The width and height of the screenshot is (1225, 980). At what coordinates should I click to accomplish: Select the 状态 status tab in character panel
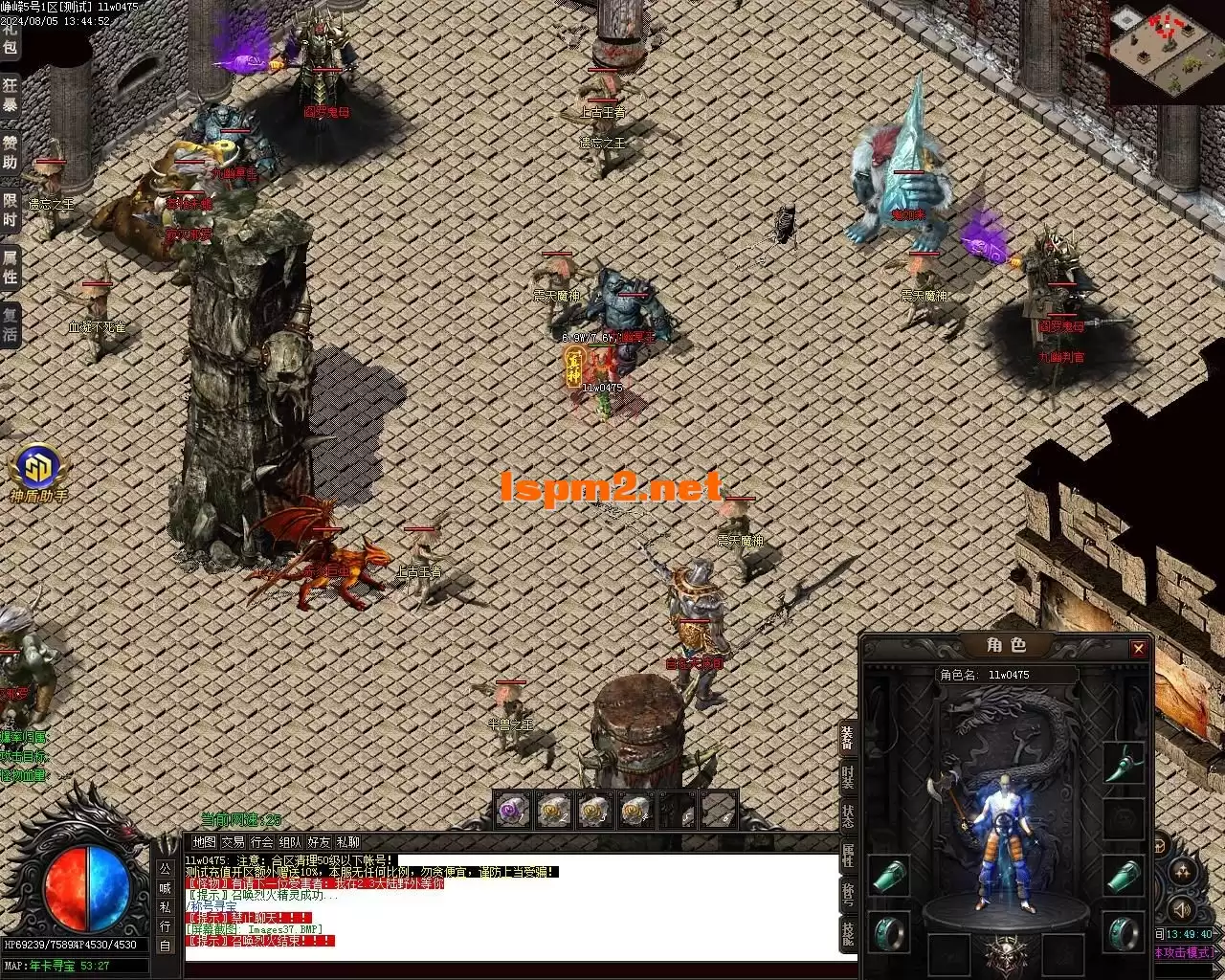848,816
